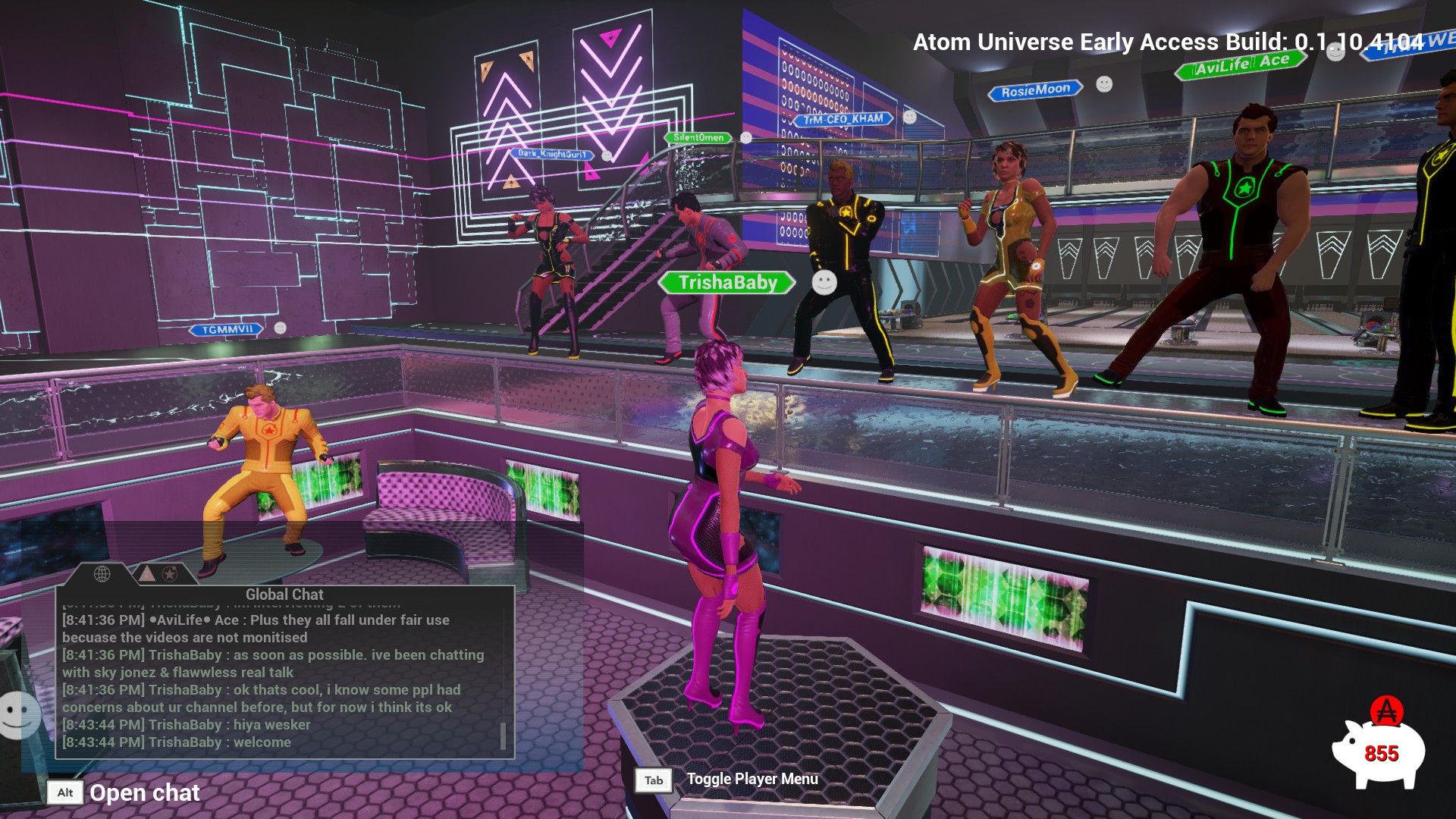Open the triangle chat channel tab

(147, 574)
